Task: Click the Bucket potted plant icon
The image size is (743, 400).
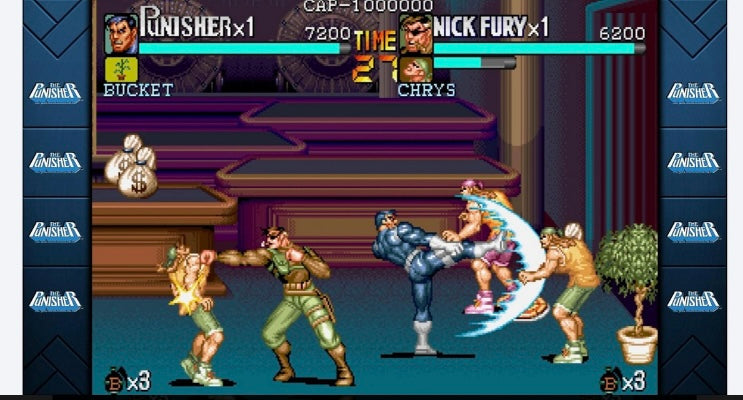Action: coord(121,69)
